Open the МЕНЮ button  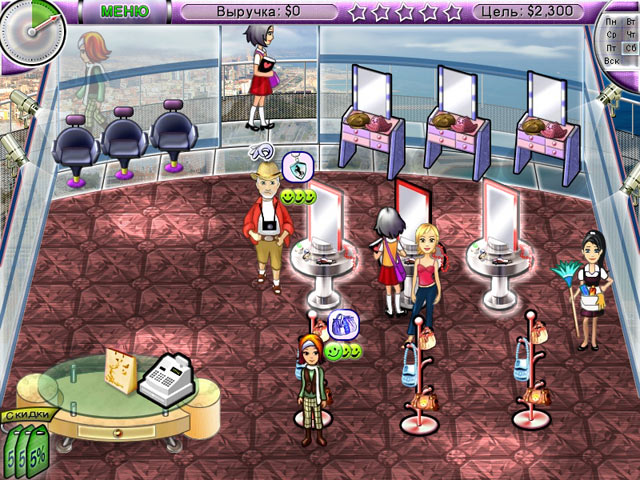tap(126, 11)
